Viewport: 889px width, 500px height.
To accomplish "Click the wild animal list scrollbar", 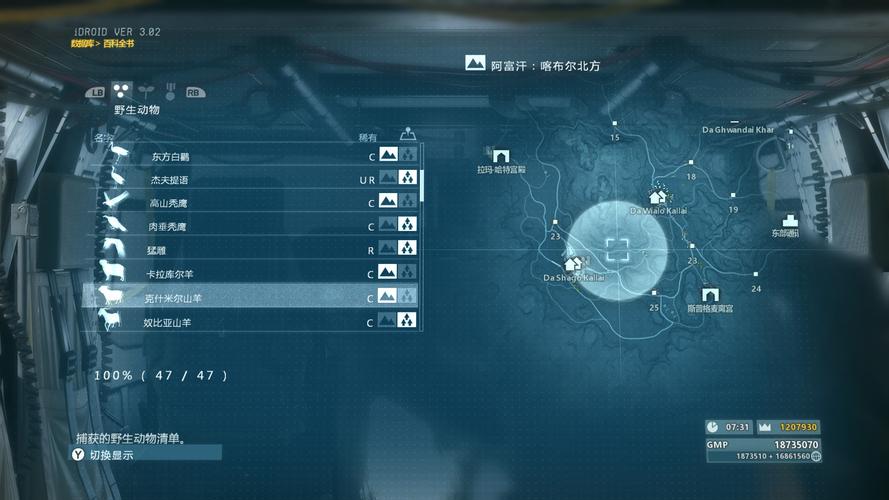I will (x=423, y=185).
